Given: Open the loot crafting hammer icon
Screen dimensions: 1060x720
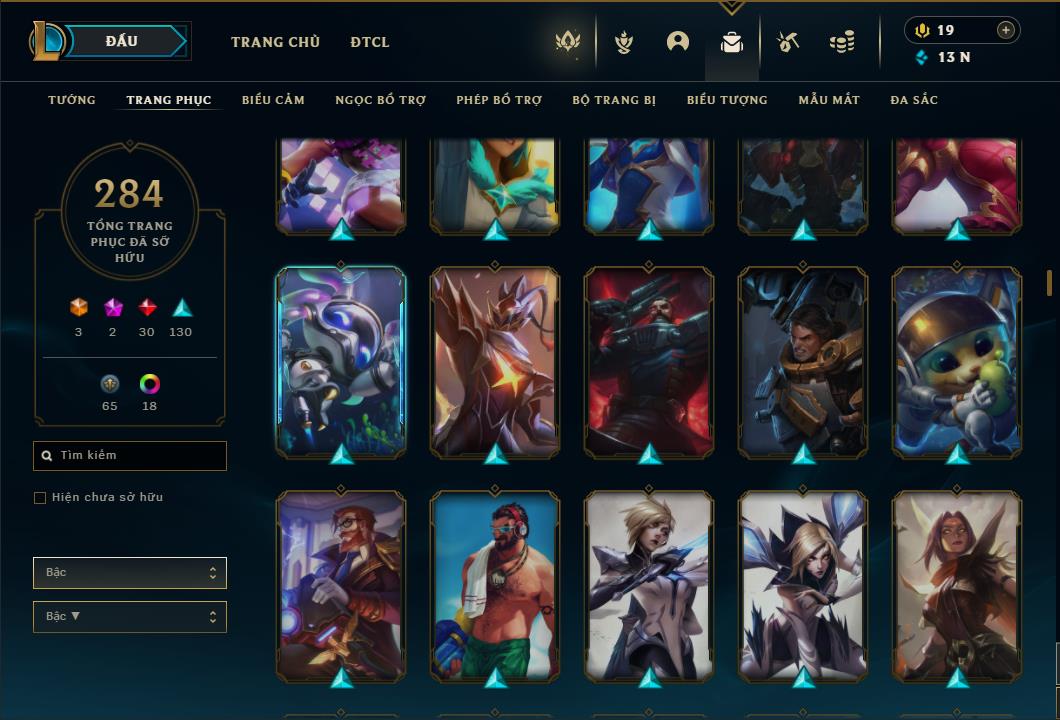Looking at the screenshot, I should click(x=788, y=42).
